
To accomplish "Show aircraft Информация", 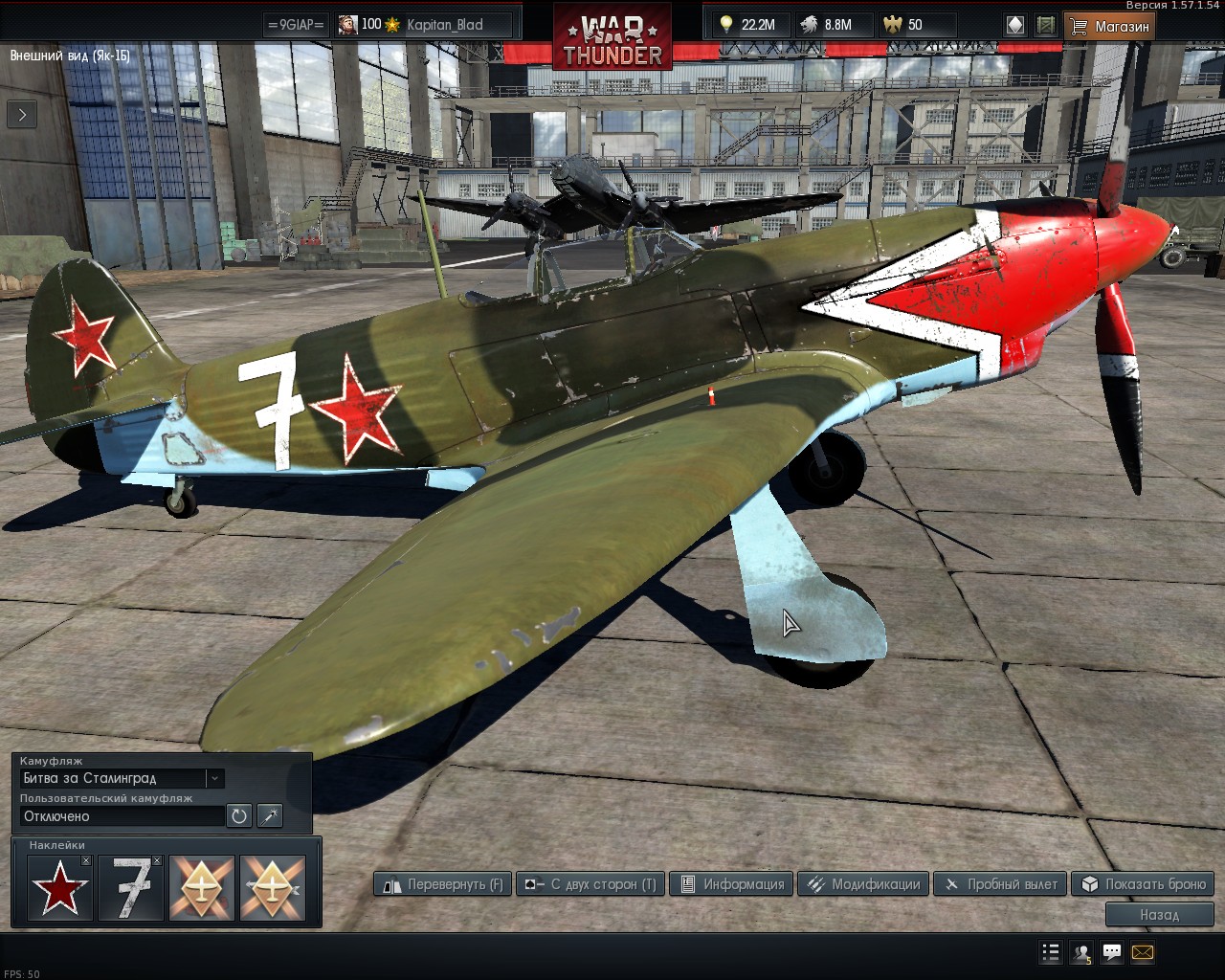I will pyautogui.click(x=732, y=884).
